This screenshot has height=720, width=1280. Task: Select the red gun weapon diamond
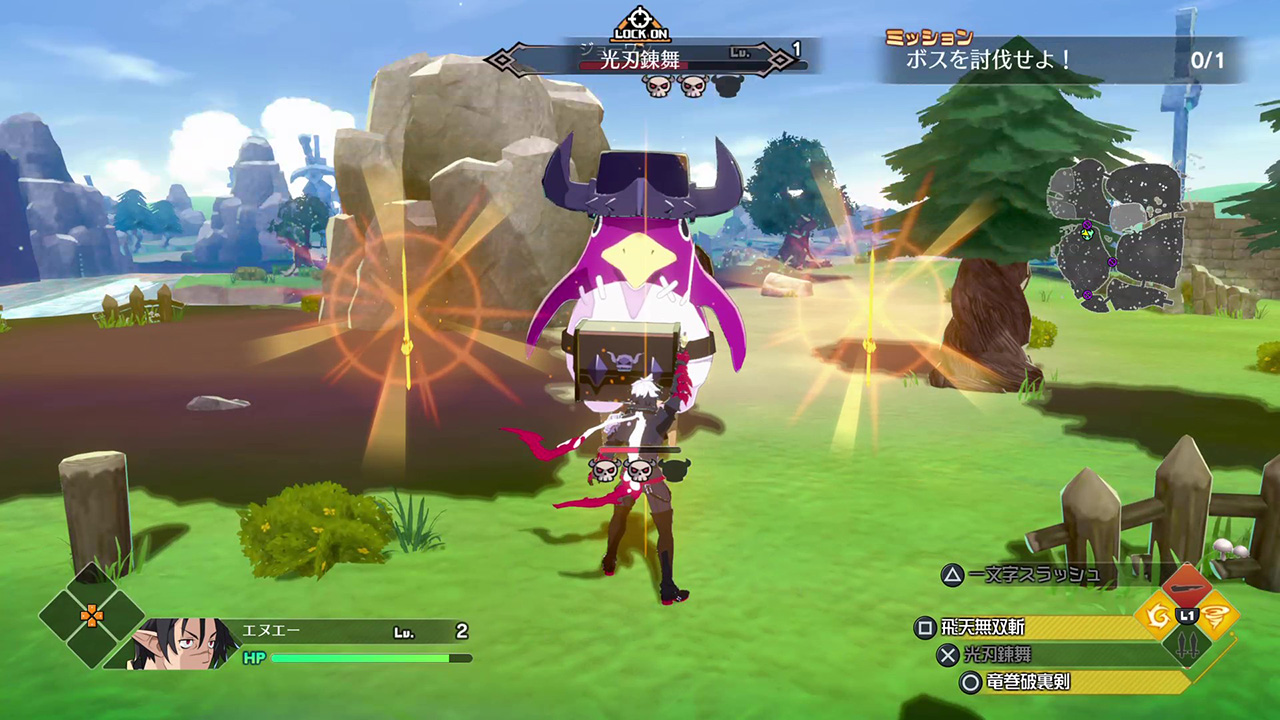click(x=1186, y=588)
